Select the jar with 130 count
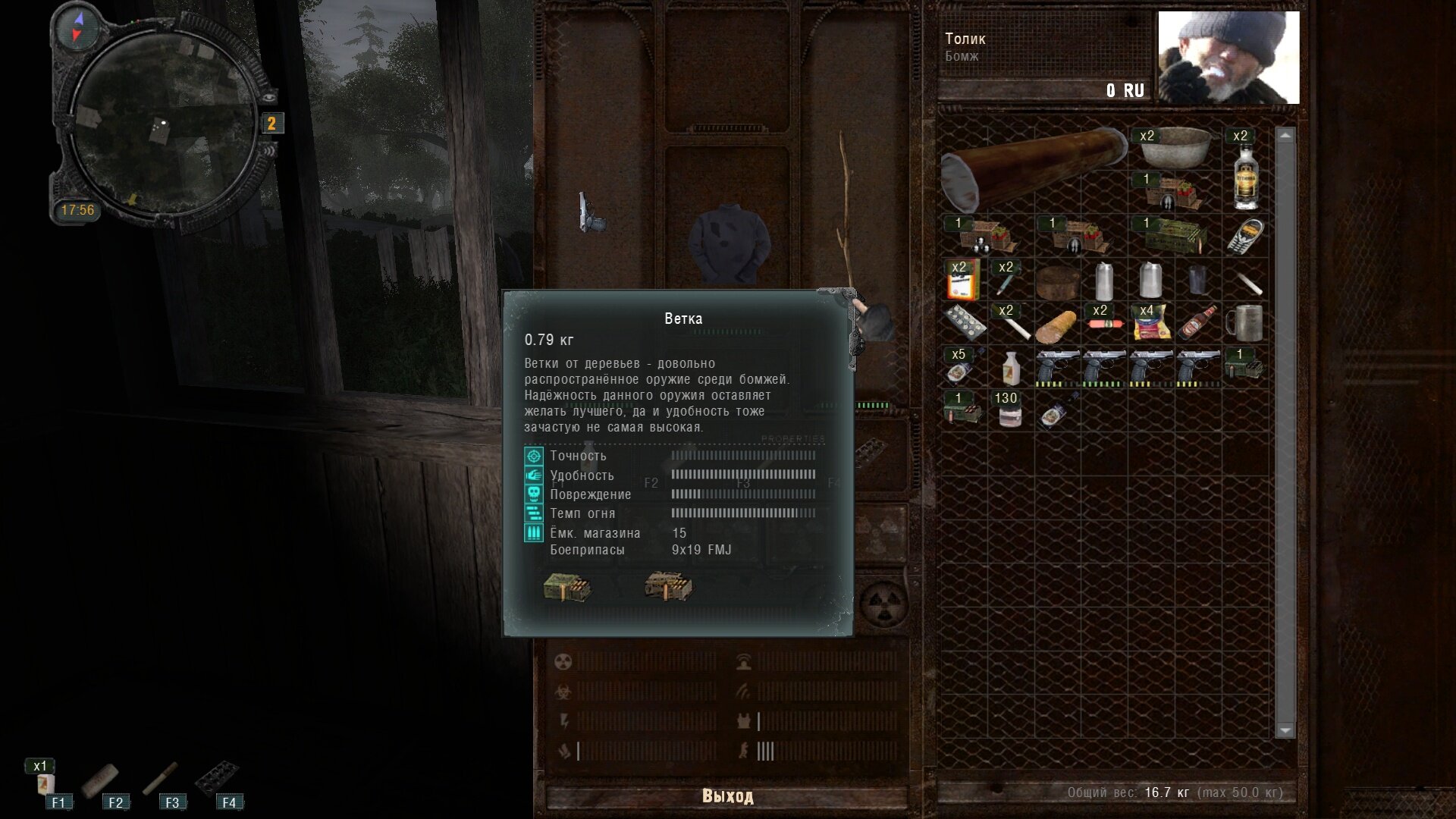Viewport: 1456px width, 819px height. (1009, 409)
